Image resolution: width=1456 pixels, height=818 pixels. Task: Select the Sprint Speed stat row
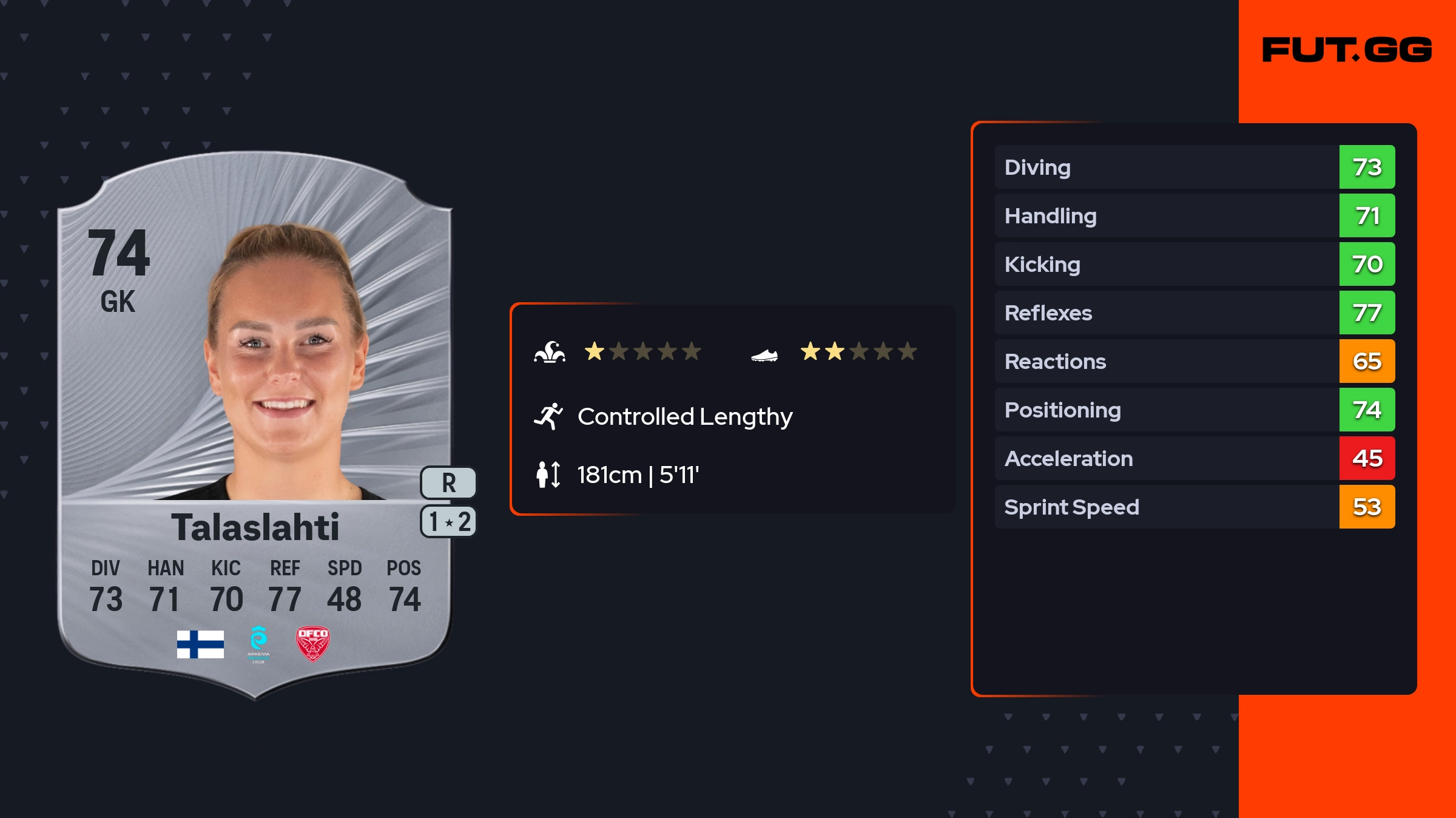1194,507
